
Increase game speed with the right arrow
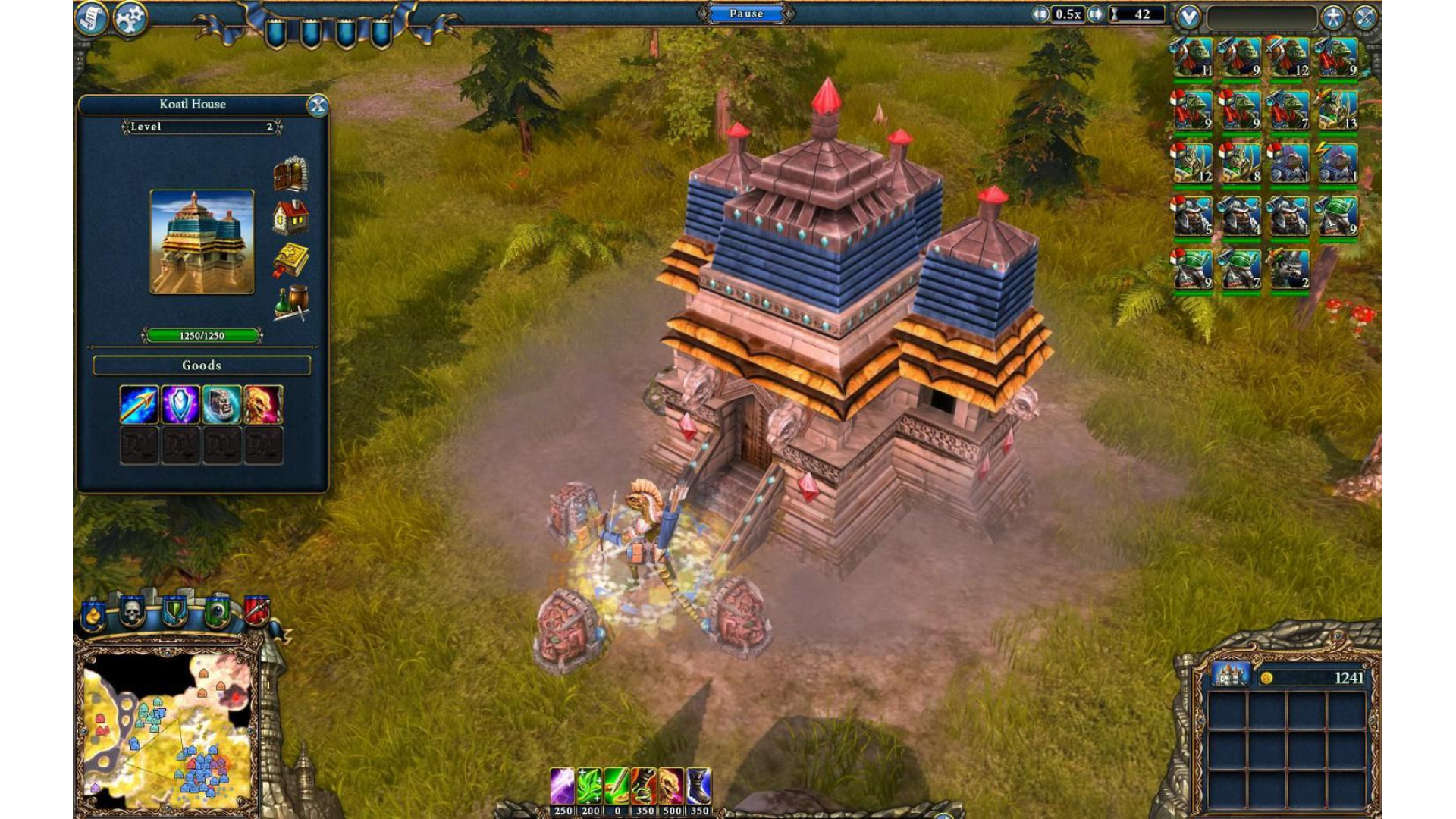[x=1095, y=14]
